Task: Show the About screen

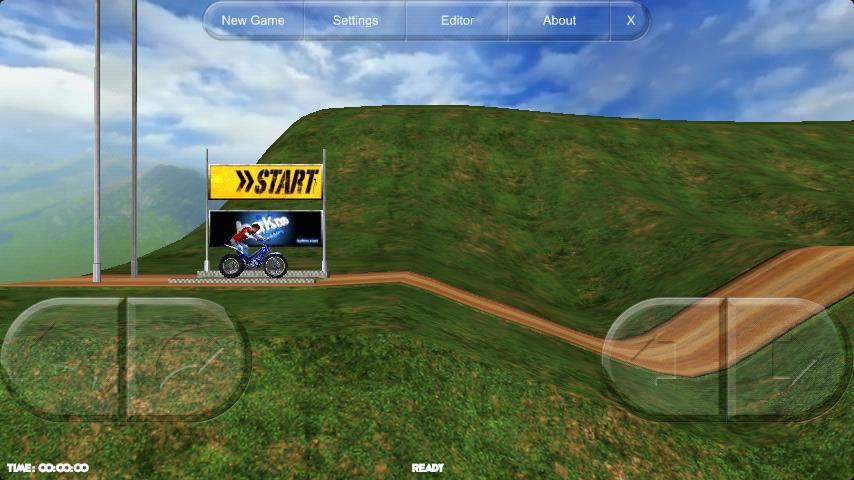Action: pos(559,20)
